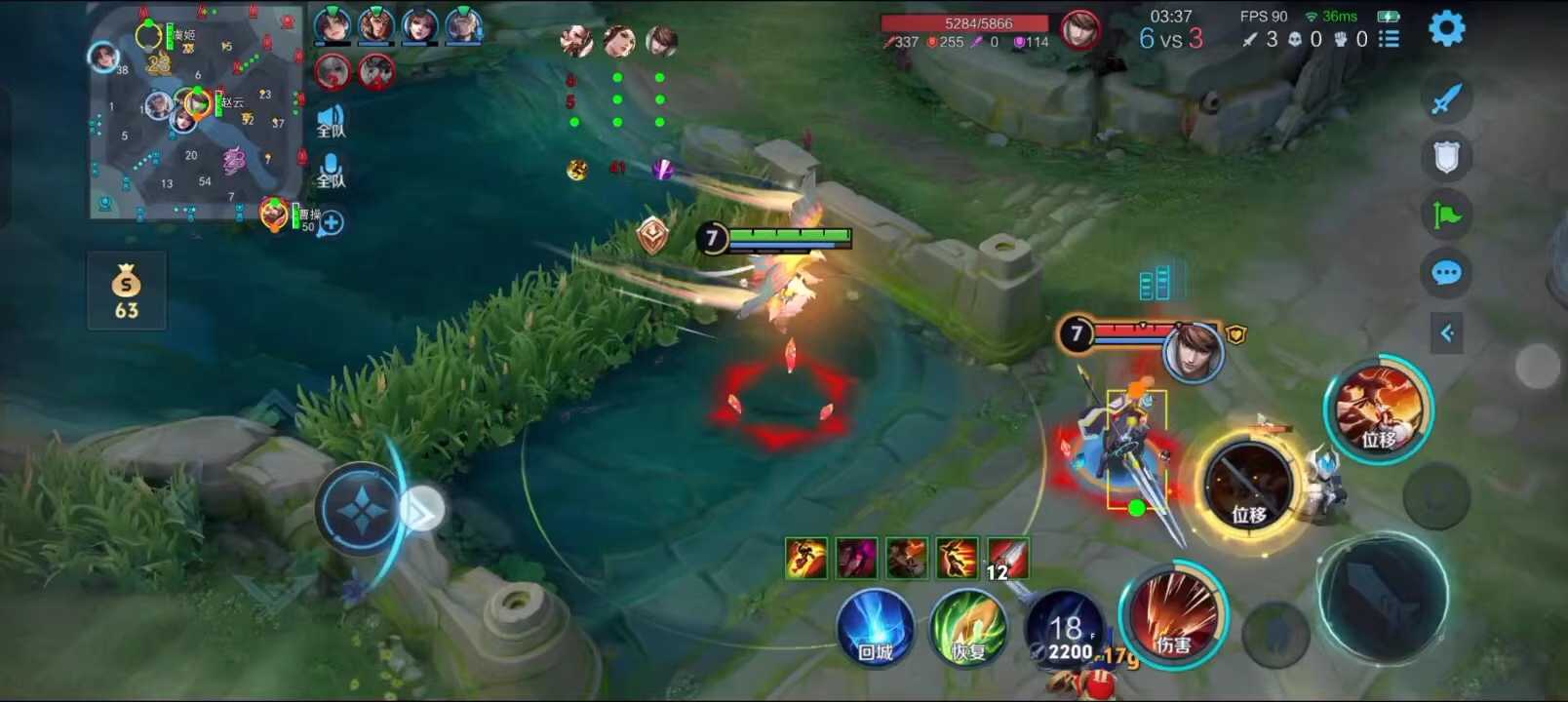The height and width of the screenshot is (702, 1568).
Task: Toggle the 全队 team microphone
Action: [x=331, y=171]
